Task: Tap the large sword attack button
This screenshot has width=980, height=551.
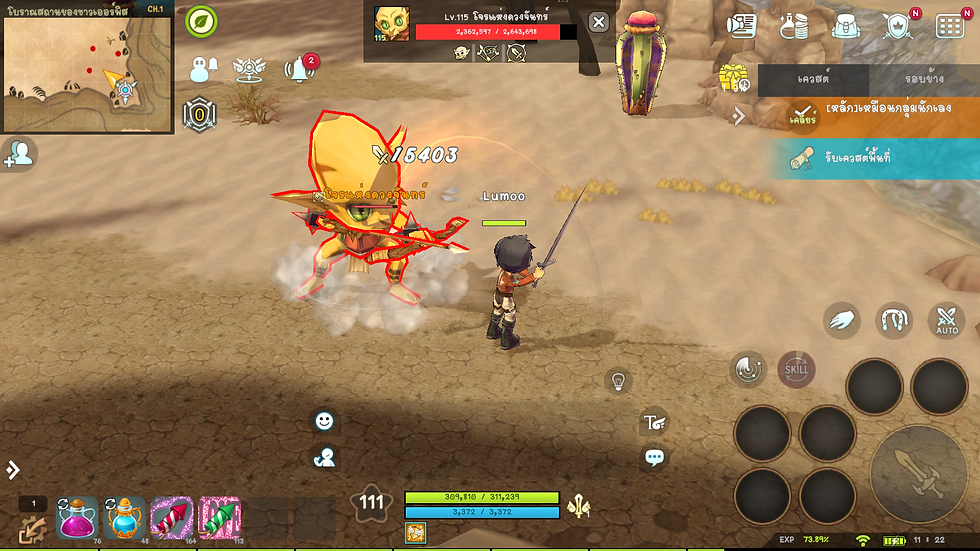Action: (918, 473)
